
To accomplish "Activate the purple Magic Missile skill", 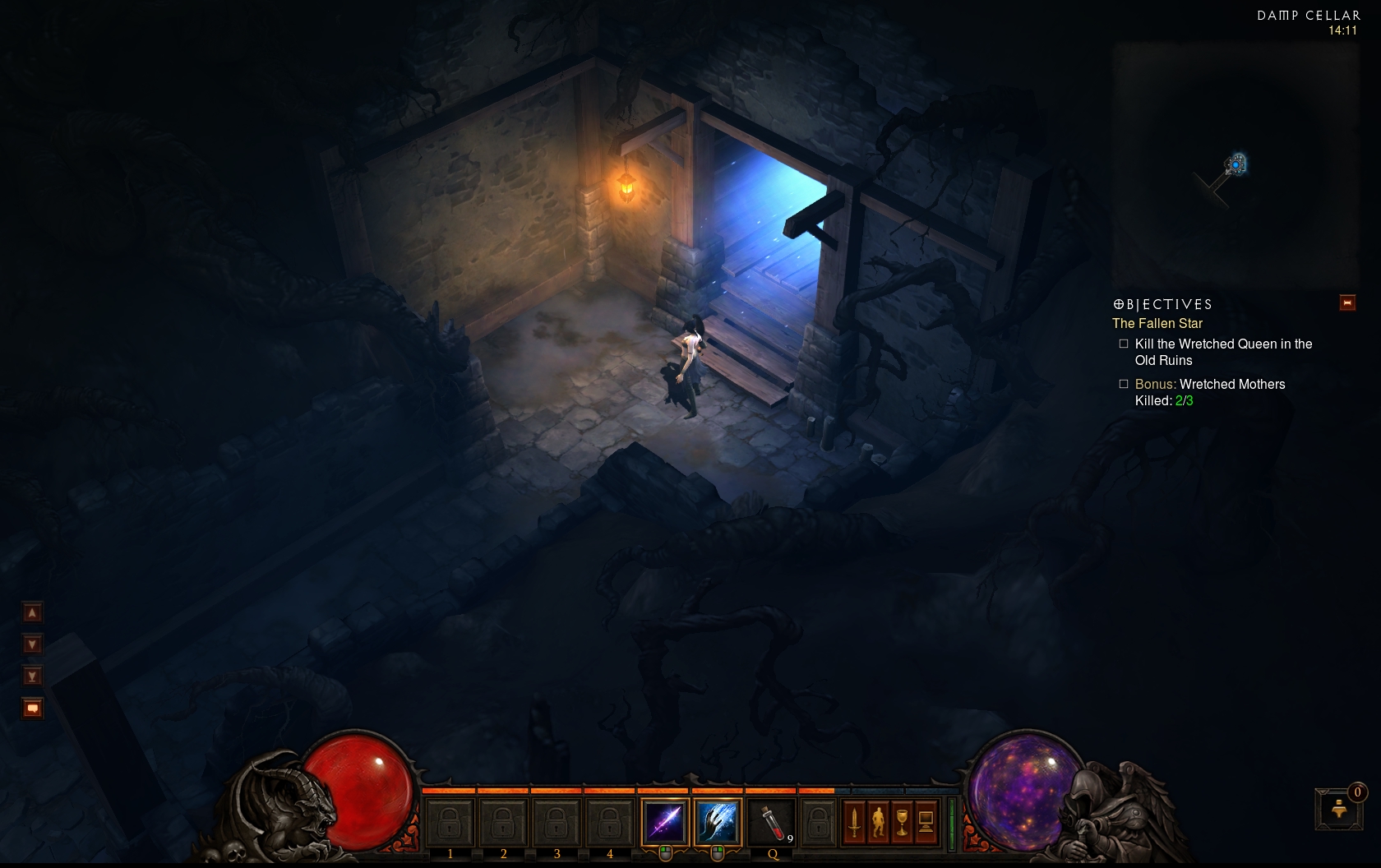I will coord(664,821).
